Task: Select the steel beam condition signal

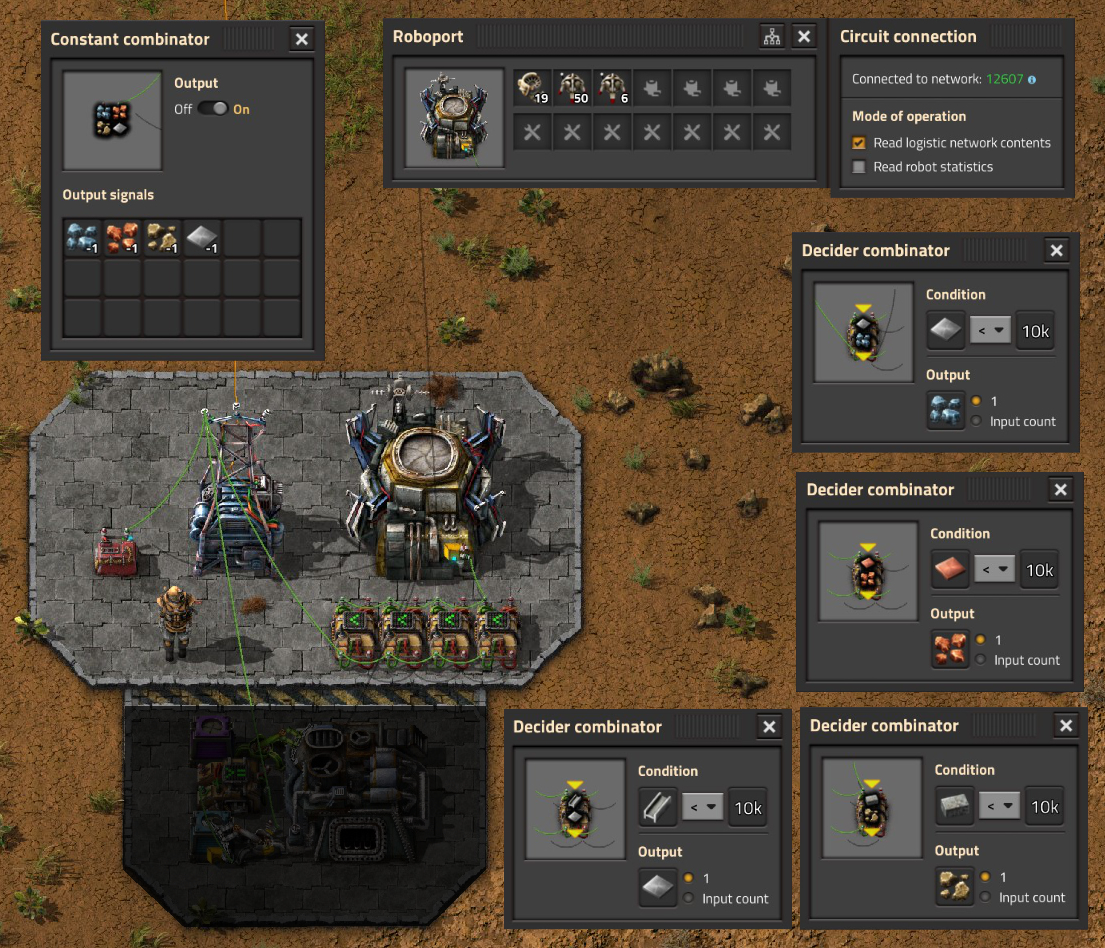Action: click(658, 808)
